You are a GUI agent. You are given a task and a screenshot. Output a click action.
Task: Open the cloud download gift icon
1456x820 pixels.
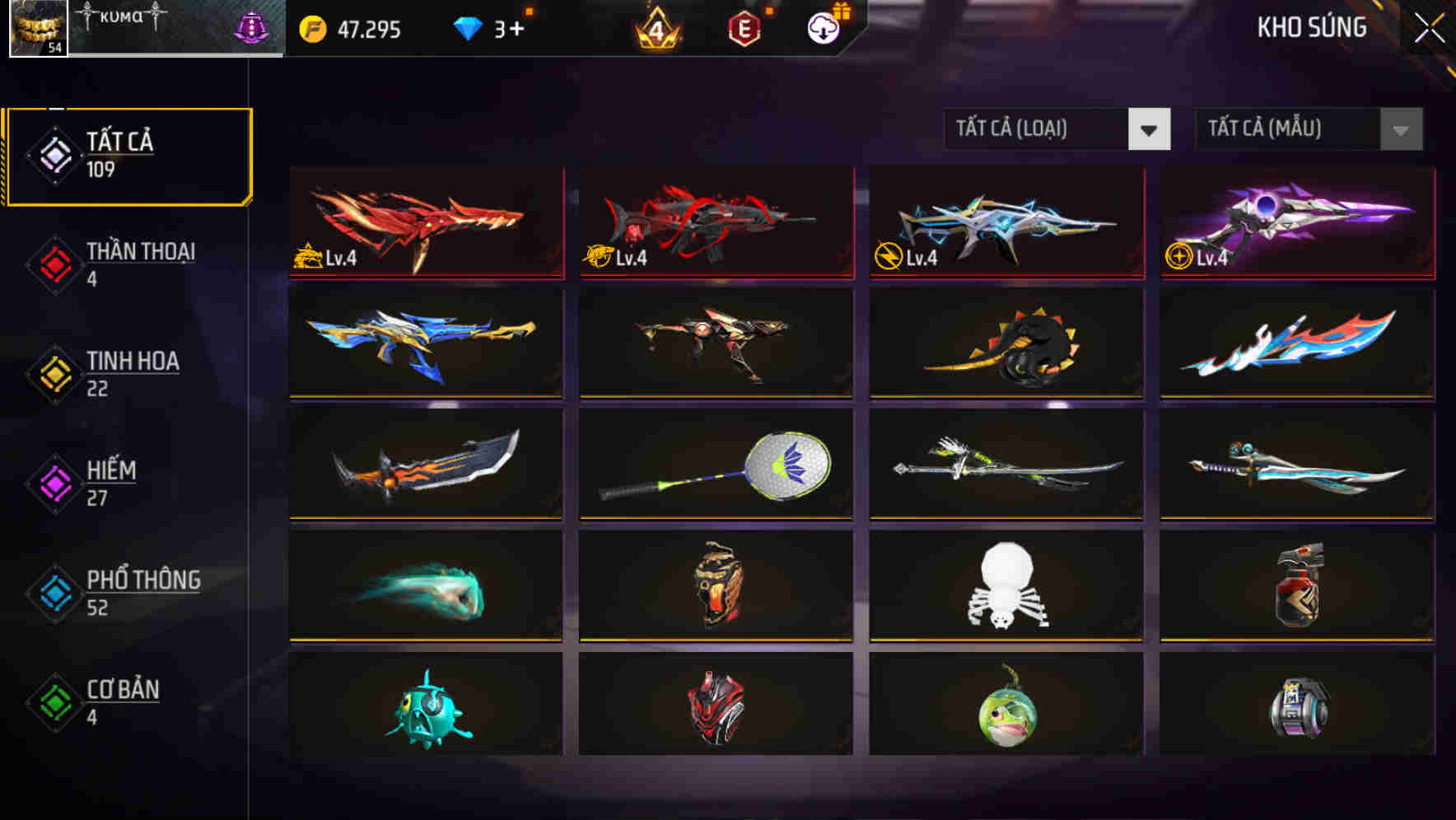[x=824, y=30]
